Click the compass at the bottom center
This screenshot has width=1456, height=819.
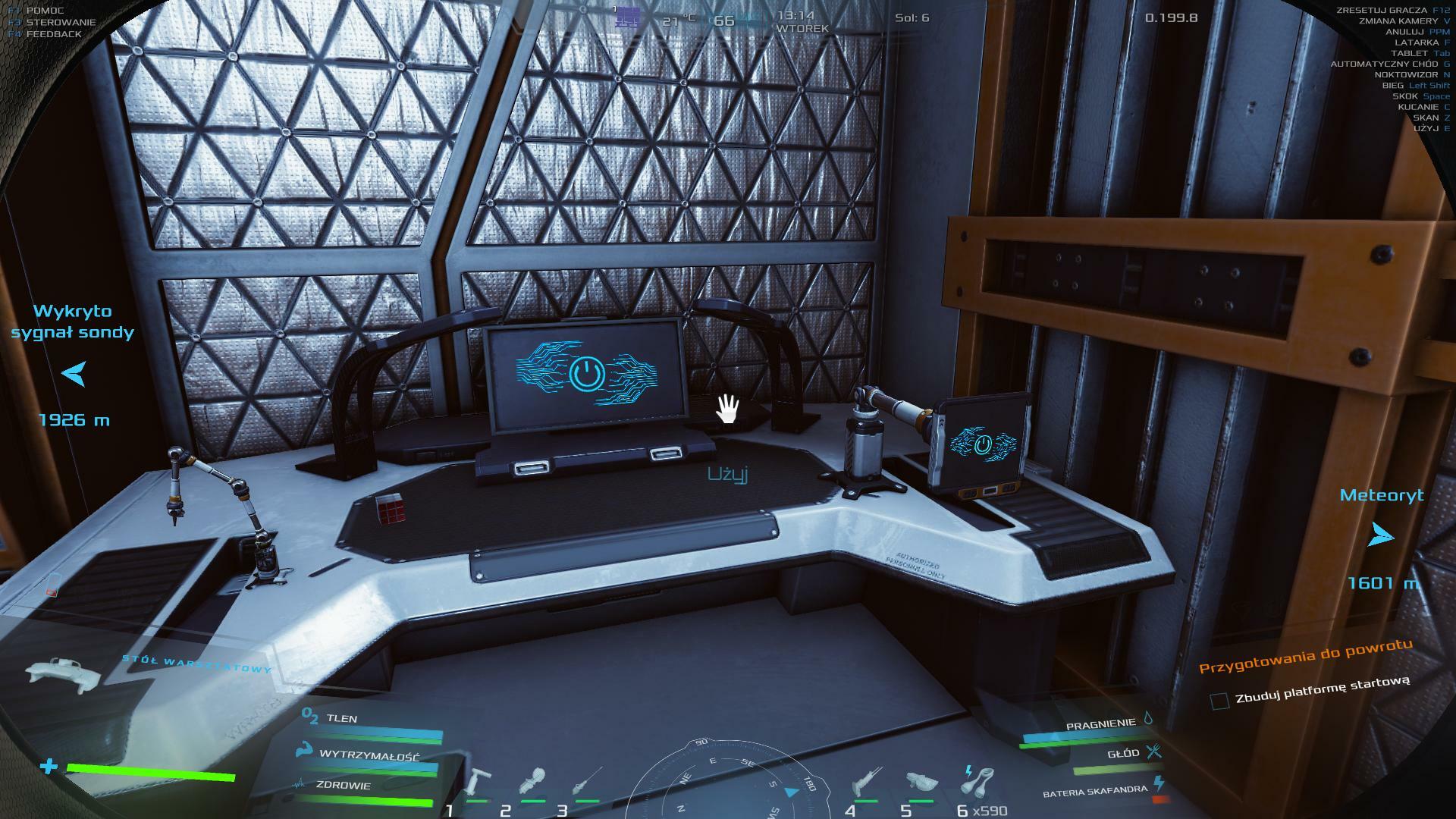[726, 781]
